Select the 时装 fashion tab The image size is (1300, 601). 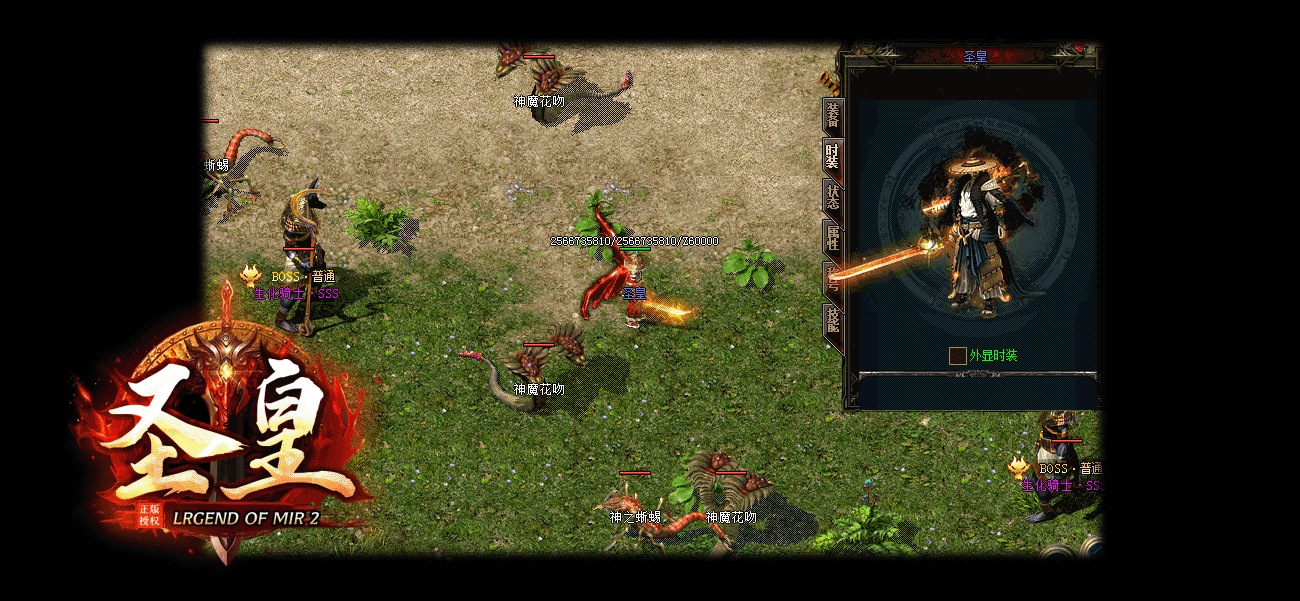(832, 157)
